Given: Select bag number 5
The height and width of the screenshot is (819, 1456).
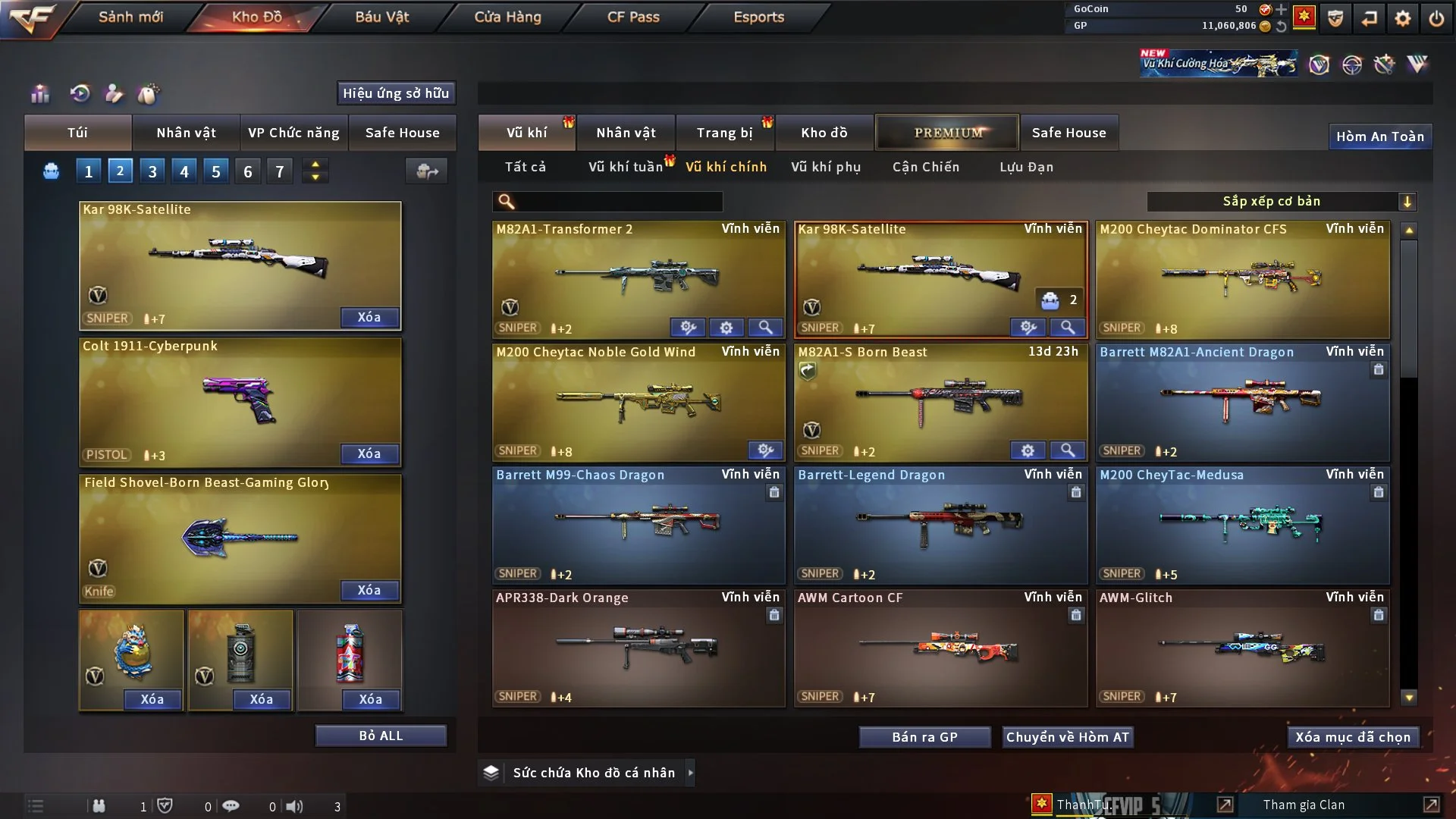Looking at the screenshot, I should (215, 171).
